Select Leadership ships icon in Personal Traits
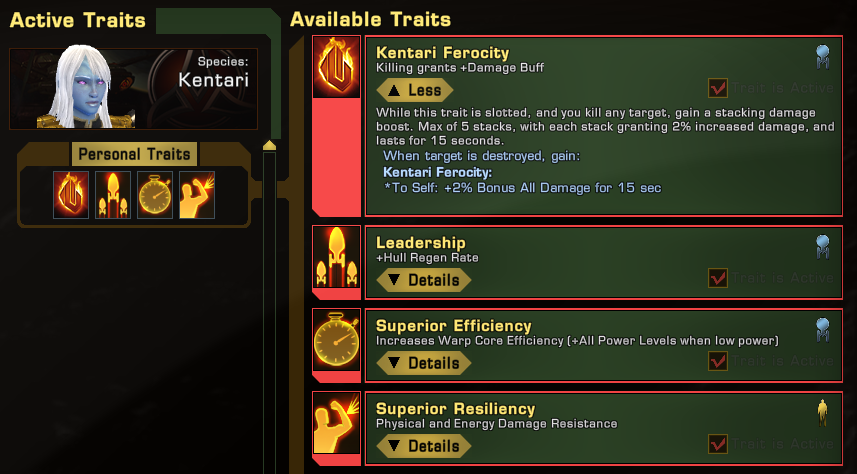Screen dimensions: 857x474 [113, 194]
